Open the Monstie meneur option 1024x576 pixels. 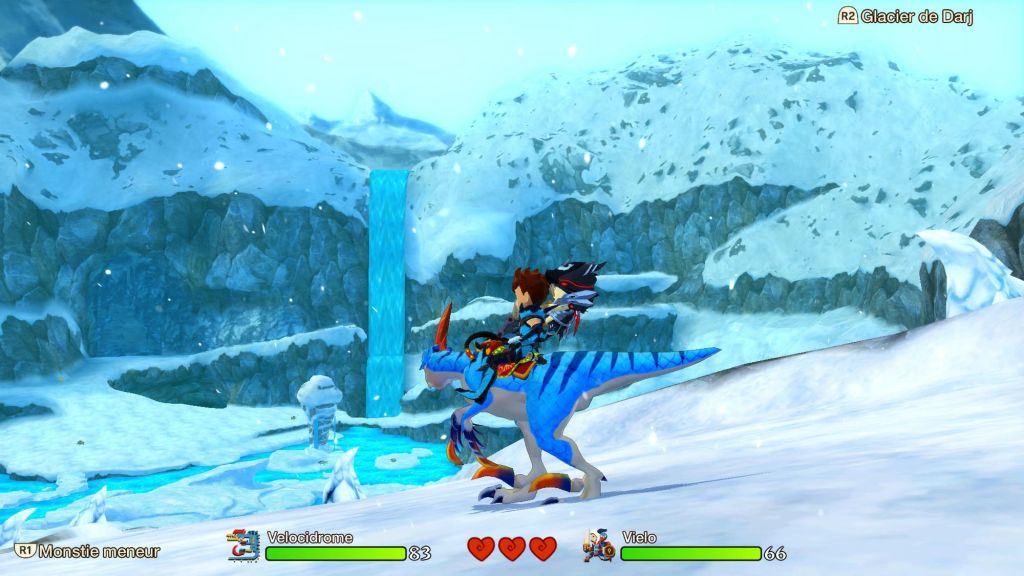click(88, 551)
